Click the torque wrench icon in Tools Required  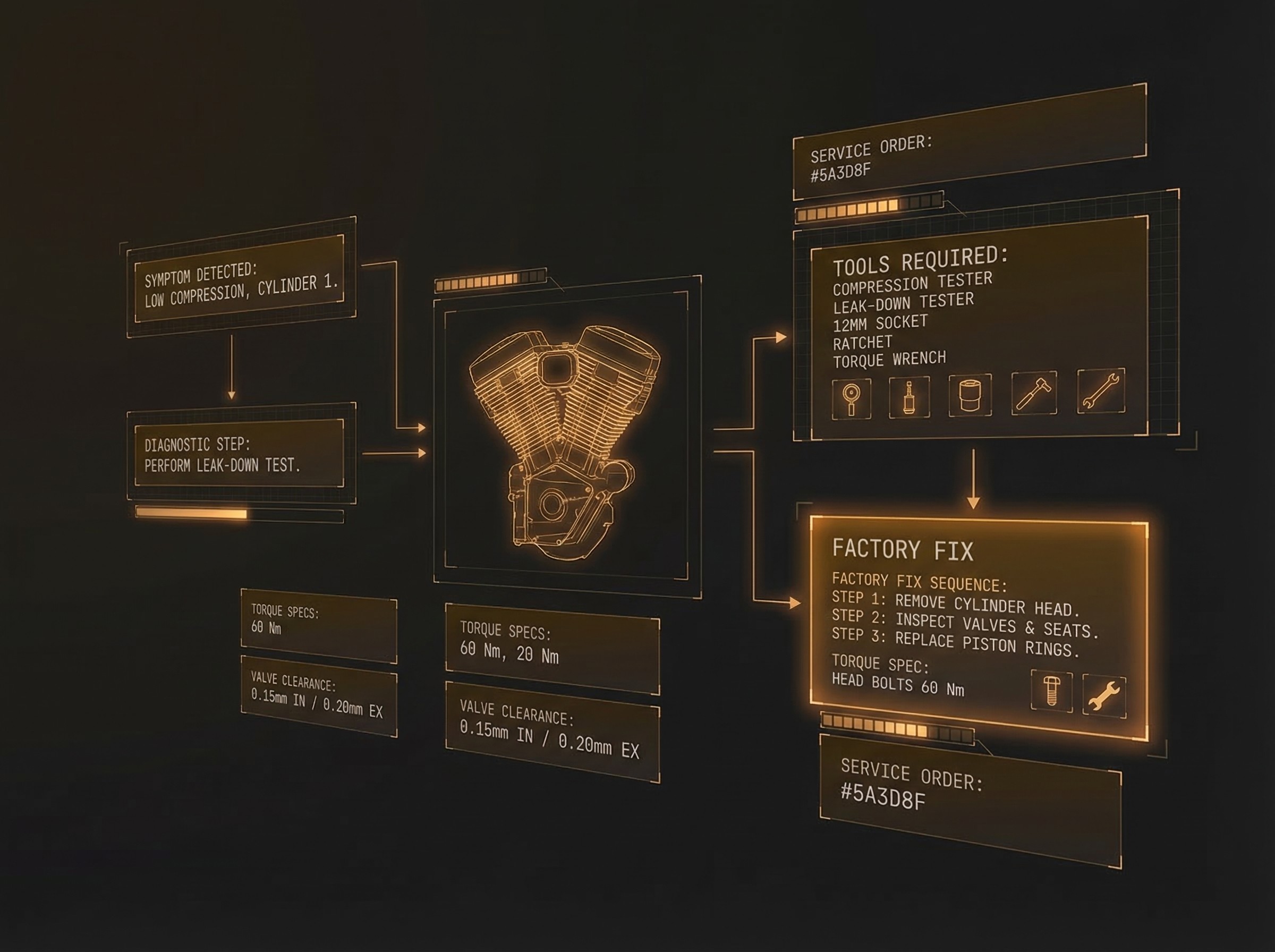pyautogui.click(x=1100, y=390)
